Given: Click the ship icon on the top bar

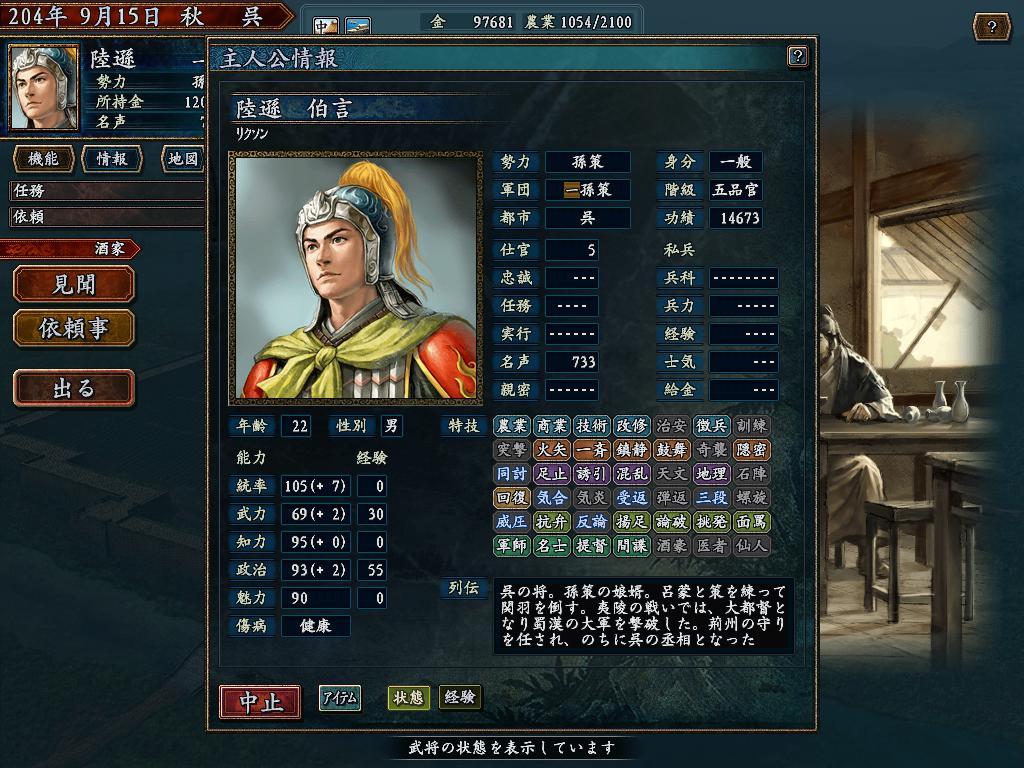Looking at the screenshot, I should [x=358, y=25].
